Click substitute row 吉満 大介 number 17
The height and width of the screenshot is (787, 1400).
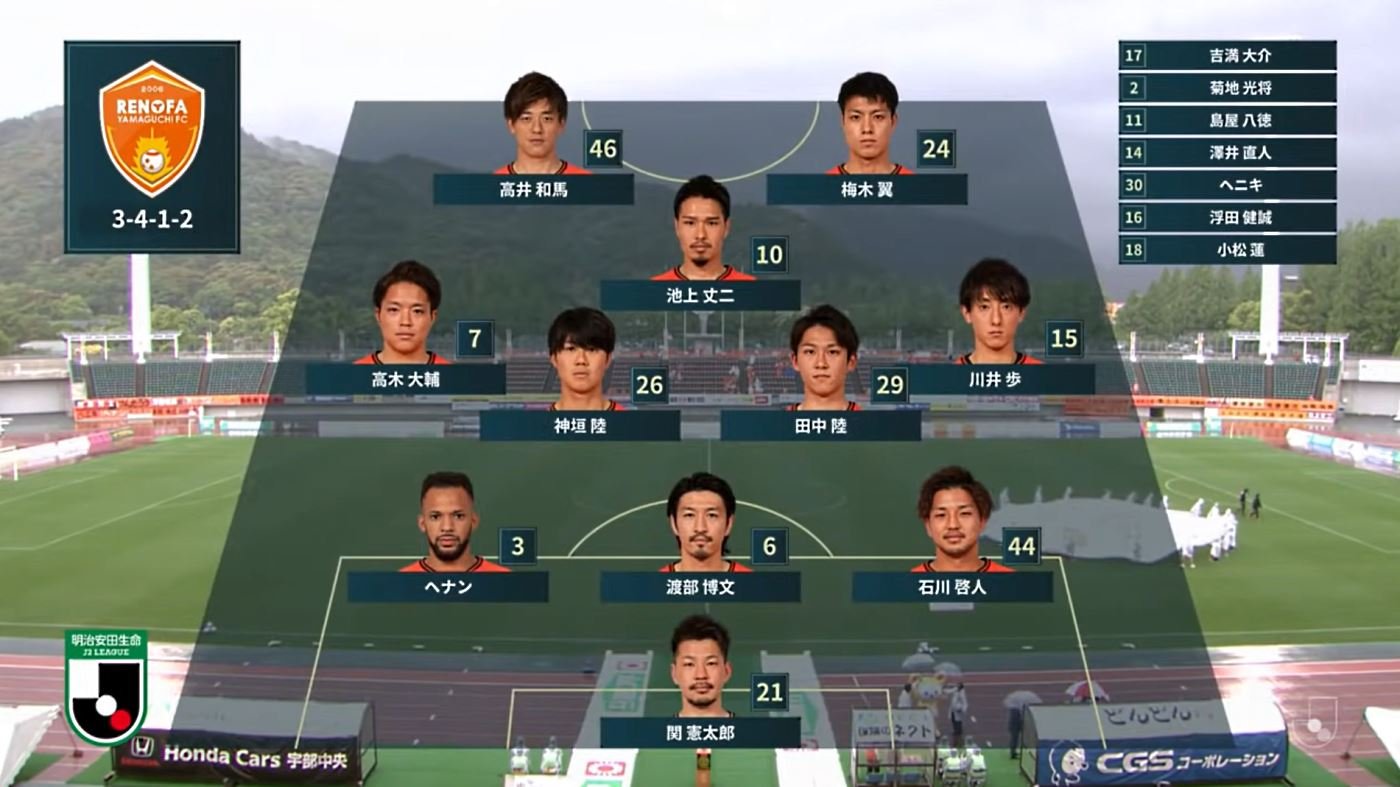1227,56
